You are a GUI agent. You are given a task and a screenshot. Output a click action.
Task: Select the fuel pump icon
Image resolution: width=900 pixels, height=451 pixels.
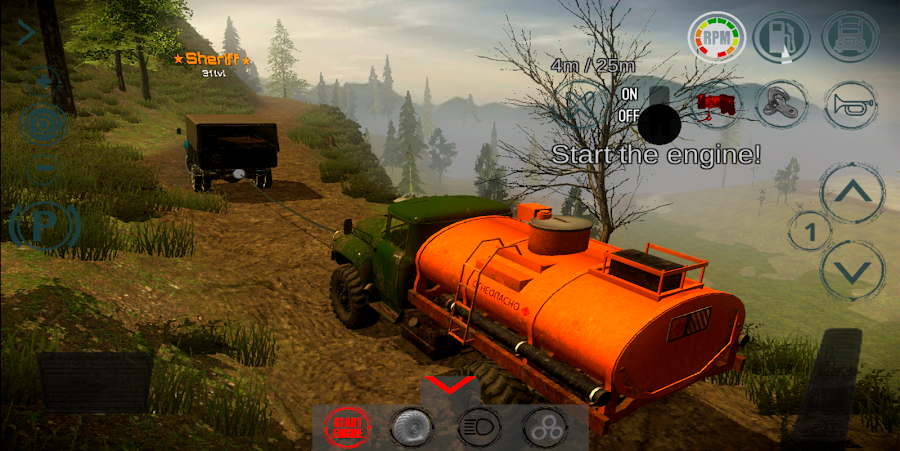[x=783, y=37]
